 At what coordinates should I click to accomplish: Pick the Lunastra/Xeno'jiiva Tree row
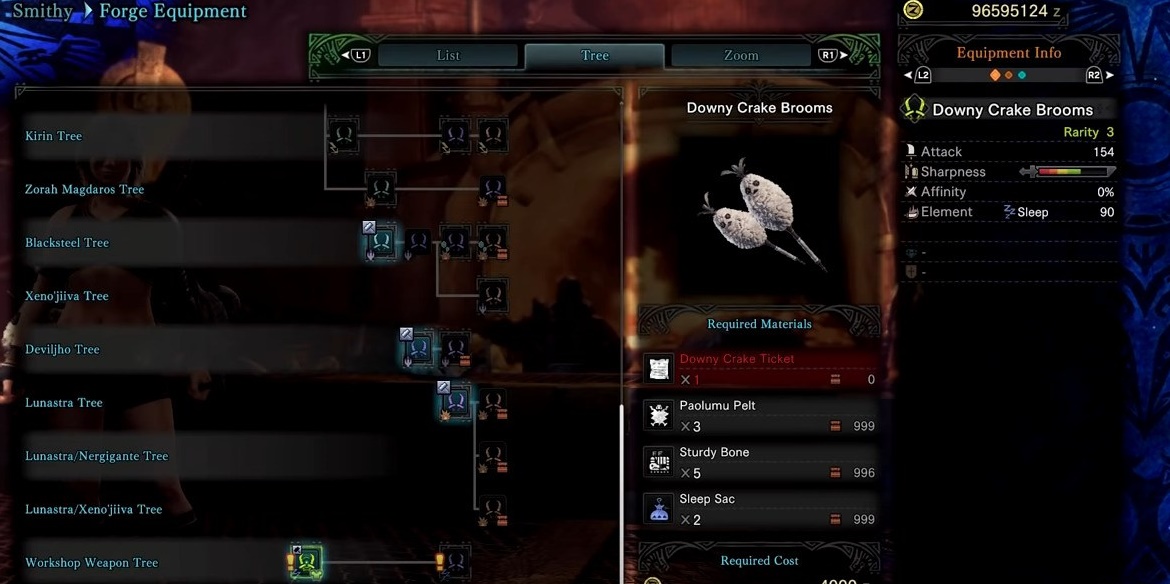click(x=94, y=509)
